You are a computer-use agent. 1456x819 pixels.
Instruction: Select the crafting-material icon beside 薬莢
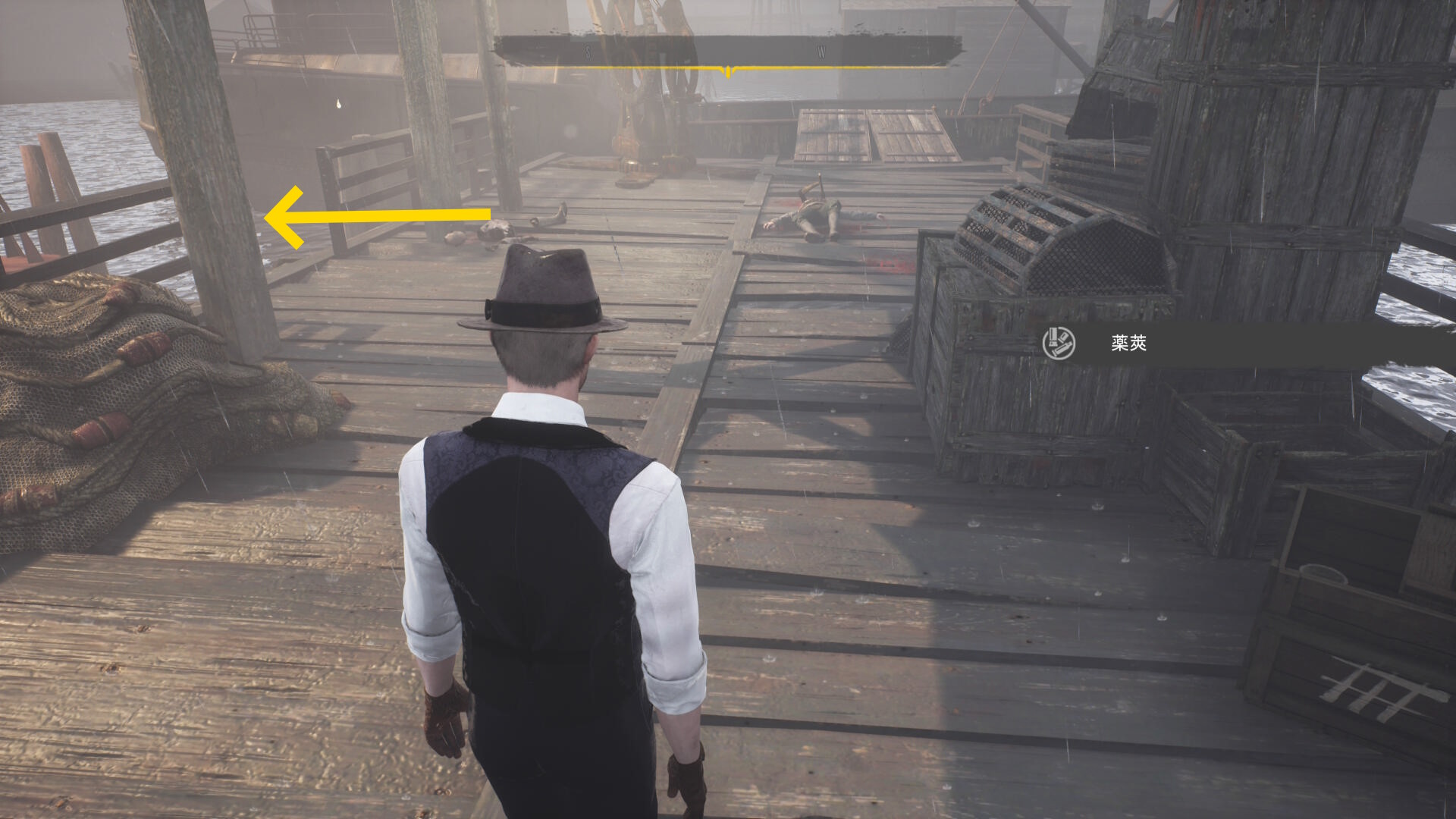point(1059,344)
